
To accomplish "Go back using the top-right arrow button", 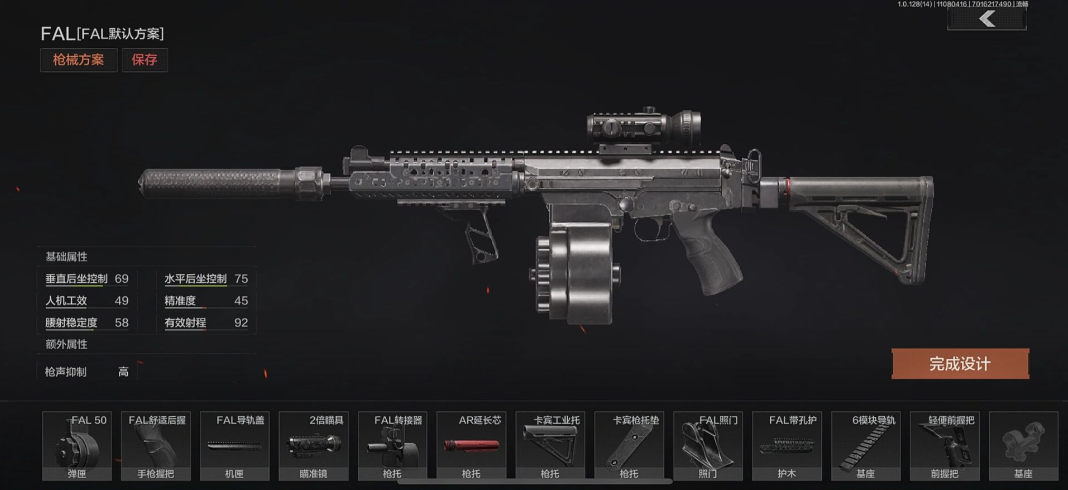I will coord(987,19).
